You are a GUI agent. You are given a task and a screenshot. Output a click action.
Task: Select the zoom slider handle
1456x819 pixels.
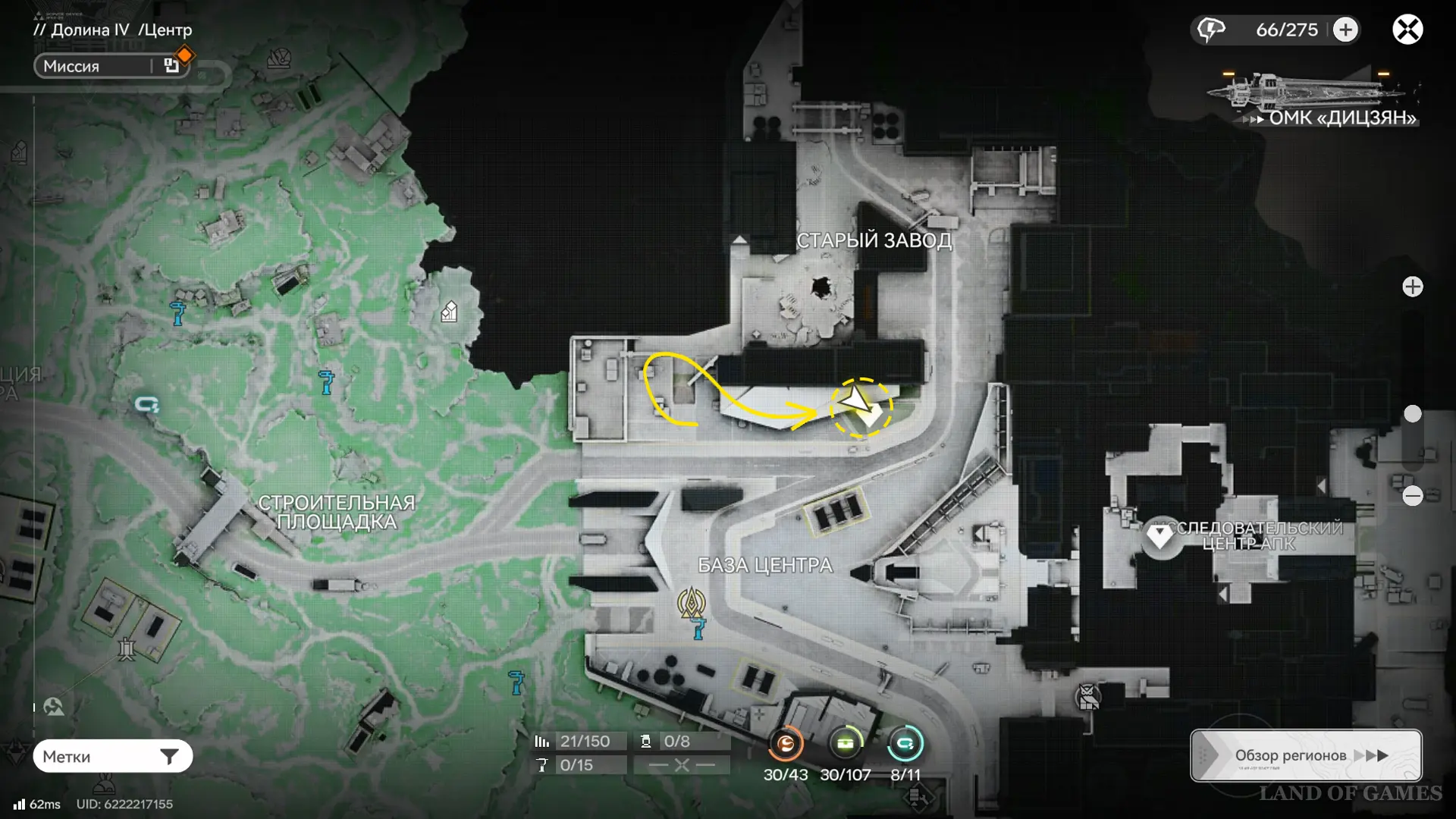(1412, 413)
